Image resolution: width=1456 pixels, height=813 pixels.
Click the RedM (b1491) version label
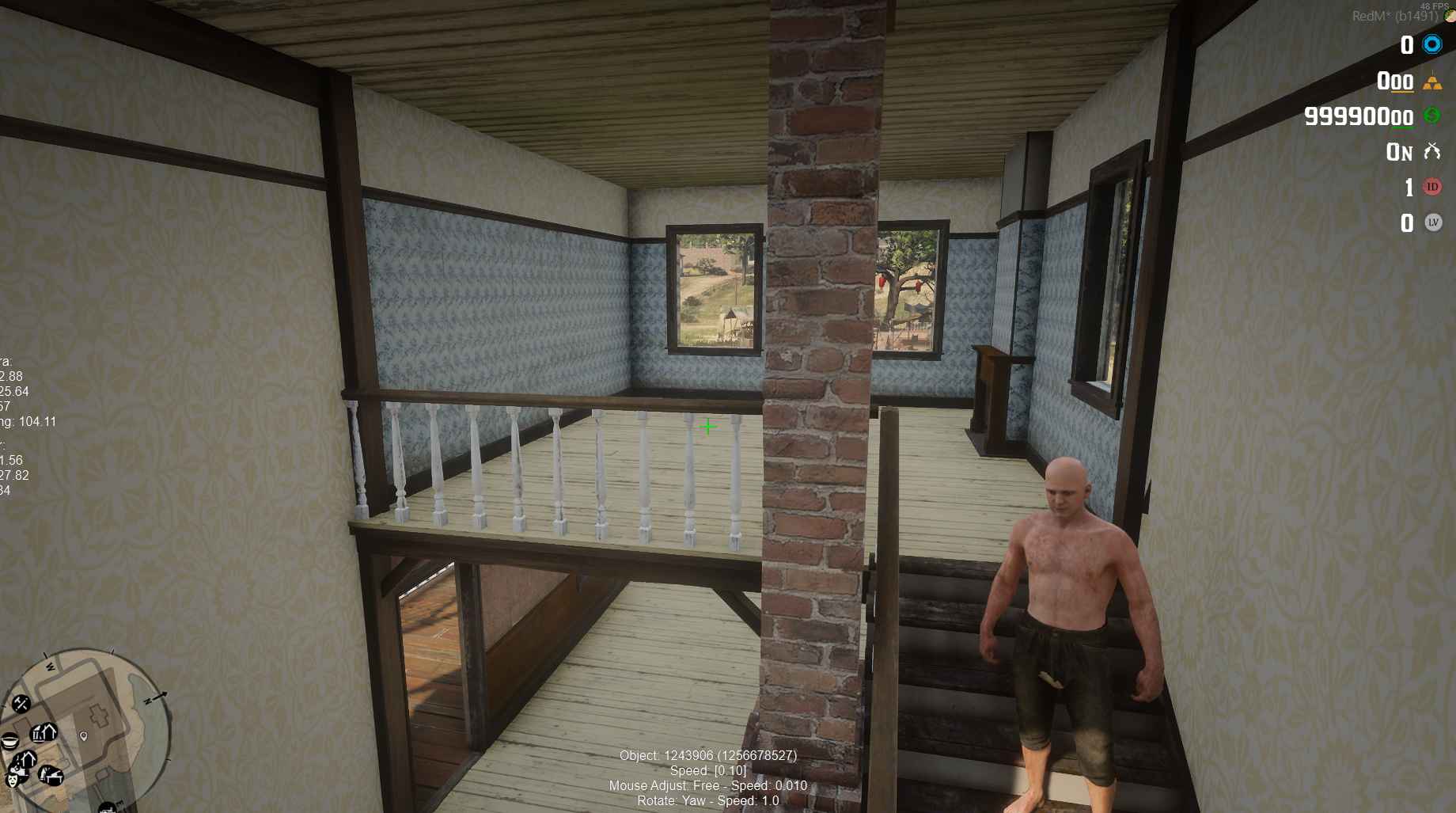pyautogui.click(x=1395, y=15)
